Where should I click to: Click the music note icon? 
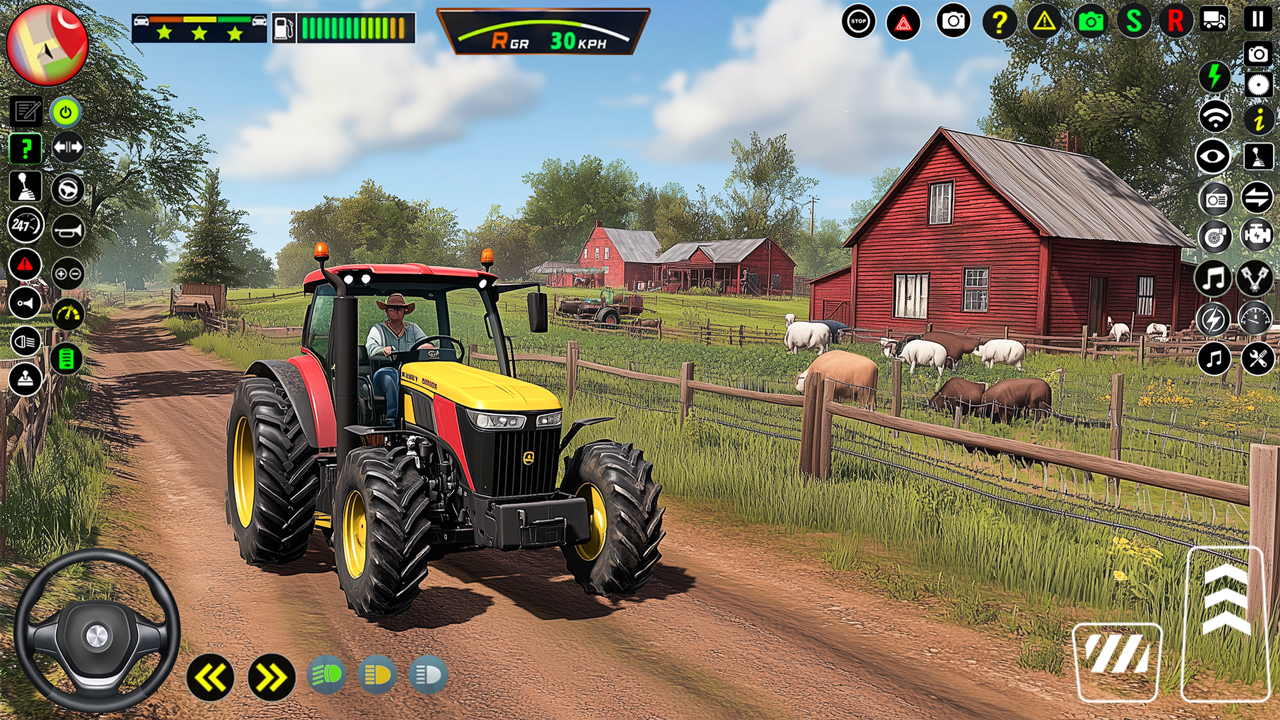tap(1213, 276)
